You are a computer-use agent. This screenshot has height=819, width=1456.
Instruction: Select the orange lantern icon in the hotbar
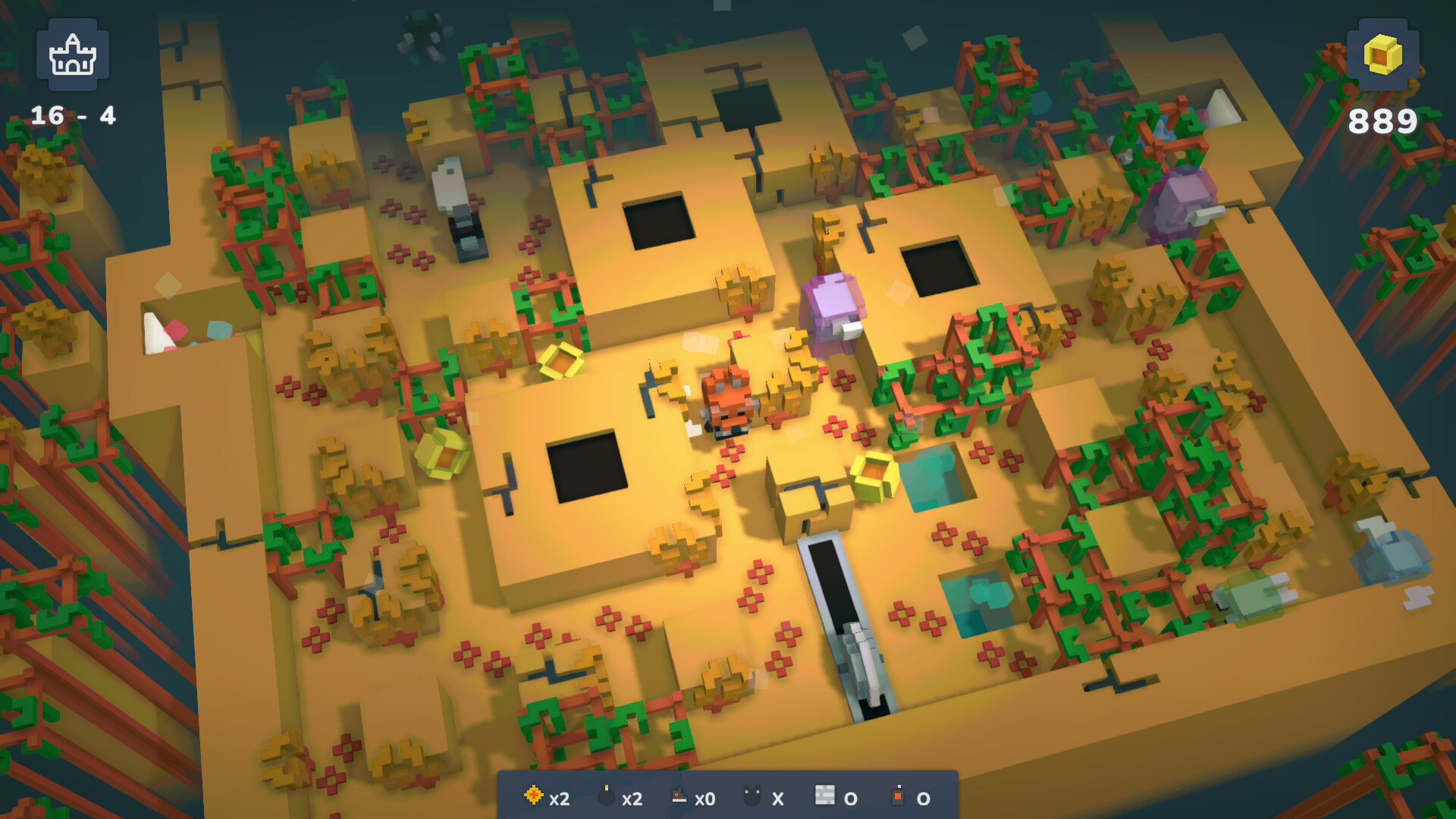click(899, 795)
